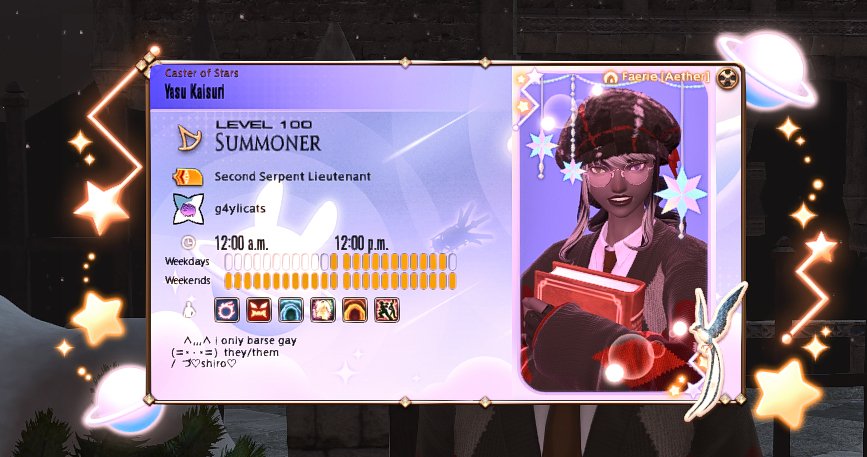The image size is (867, 457).
Task: Open the g4ylicats free company crest
Action: tap(187, 209)
